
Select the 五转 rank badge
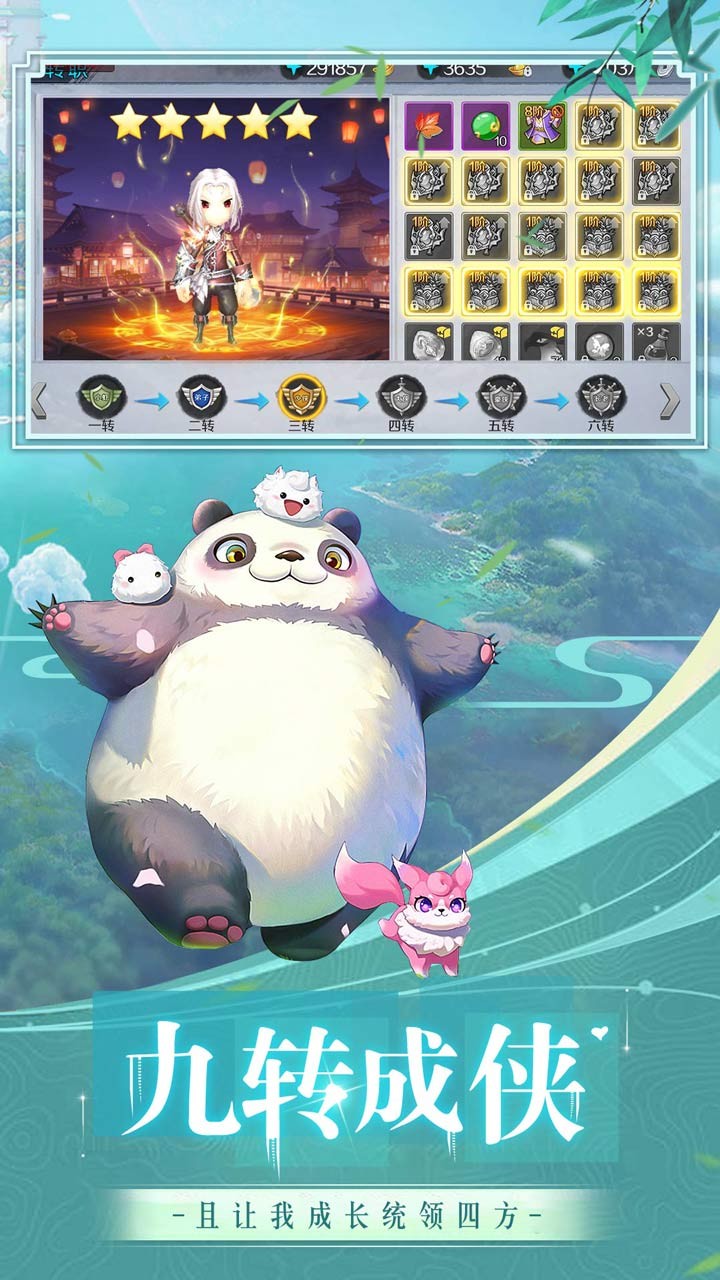tap(501, 397)
